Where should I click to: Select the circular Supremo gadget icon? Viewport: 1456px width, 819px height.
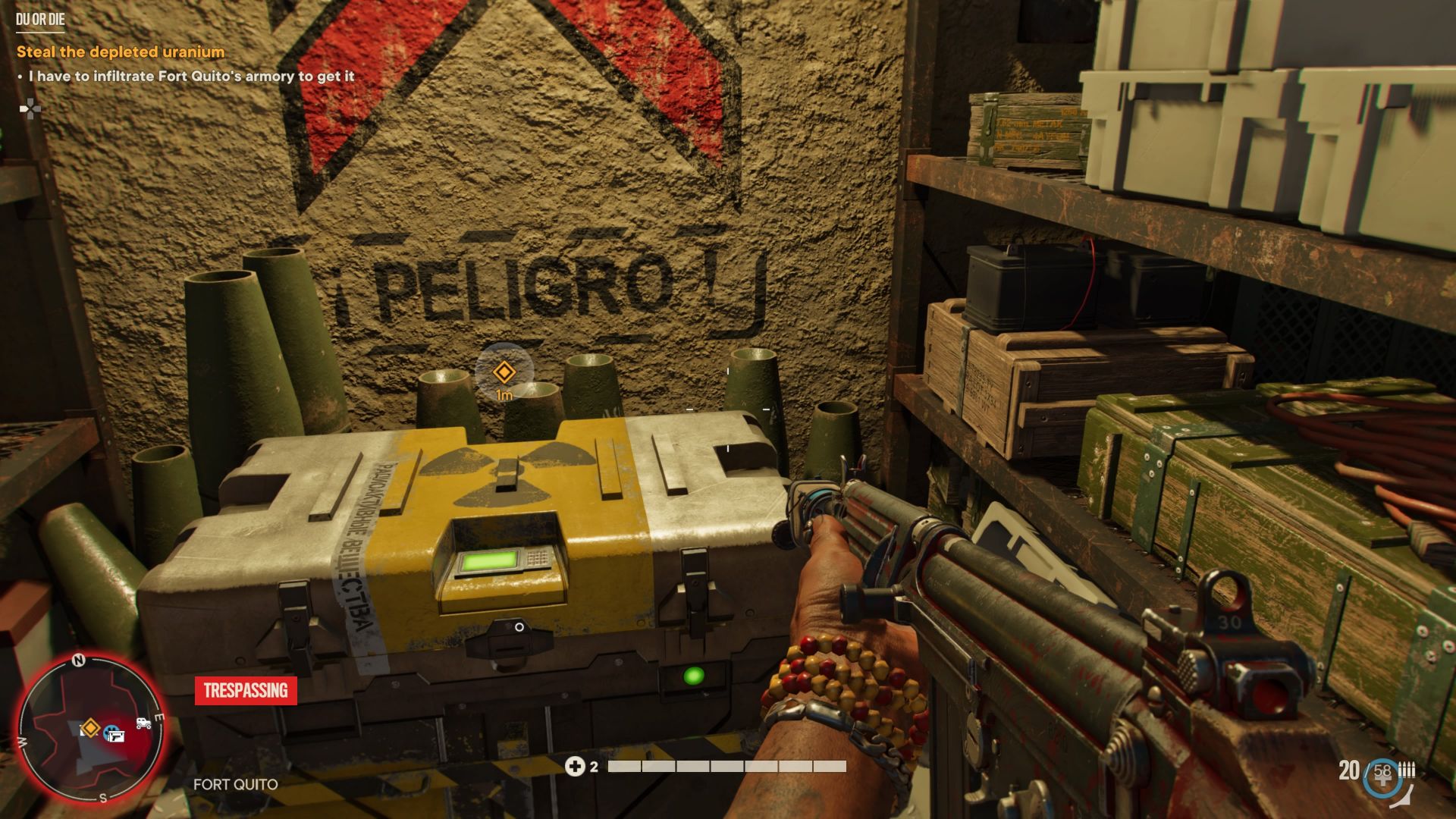(1382, 777)
